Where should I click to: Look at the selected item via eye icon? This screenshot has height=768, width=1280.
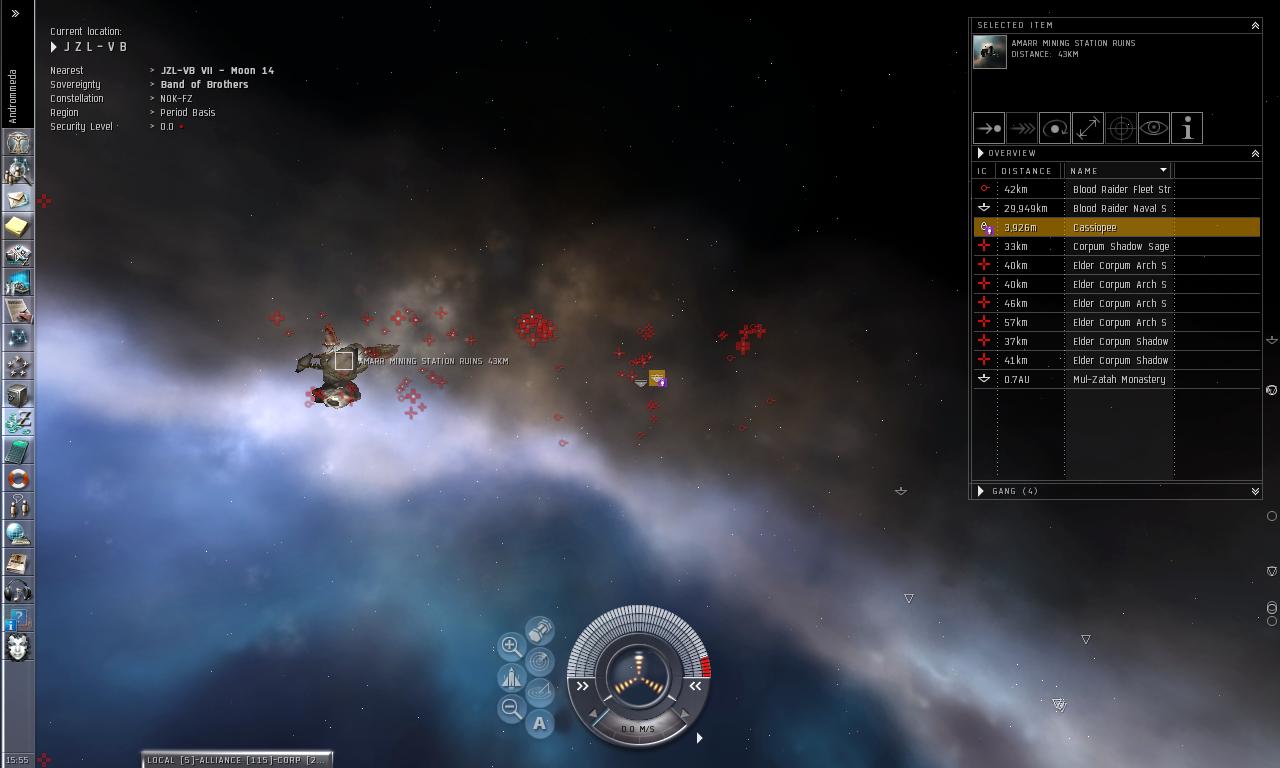(1153, 128)
